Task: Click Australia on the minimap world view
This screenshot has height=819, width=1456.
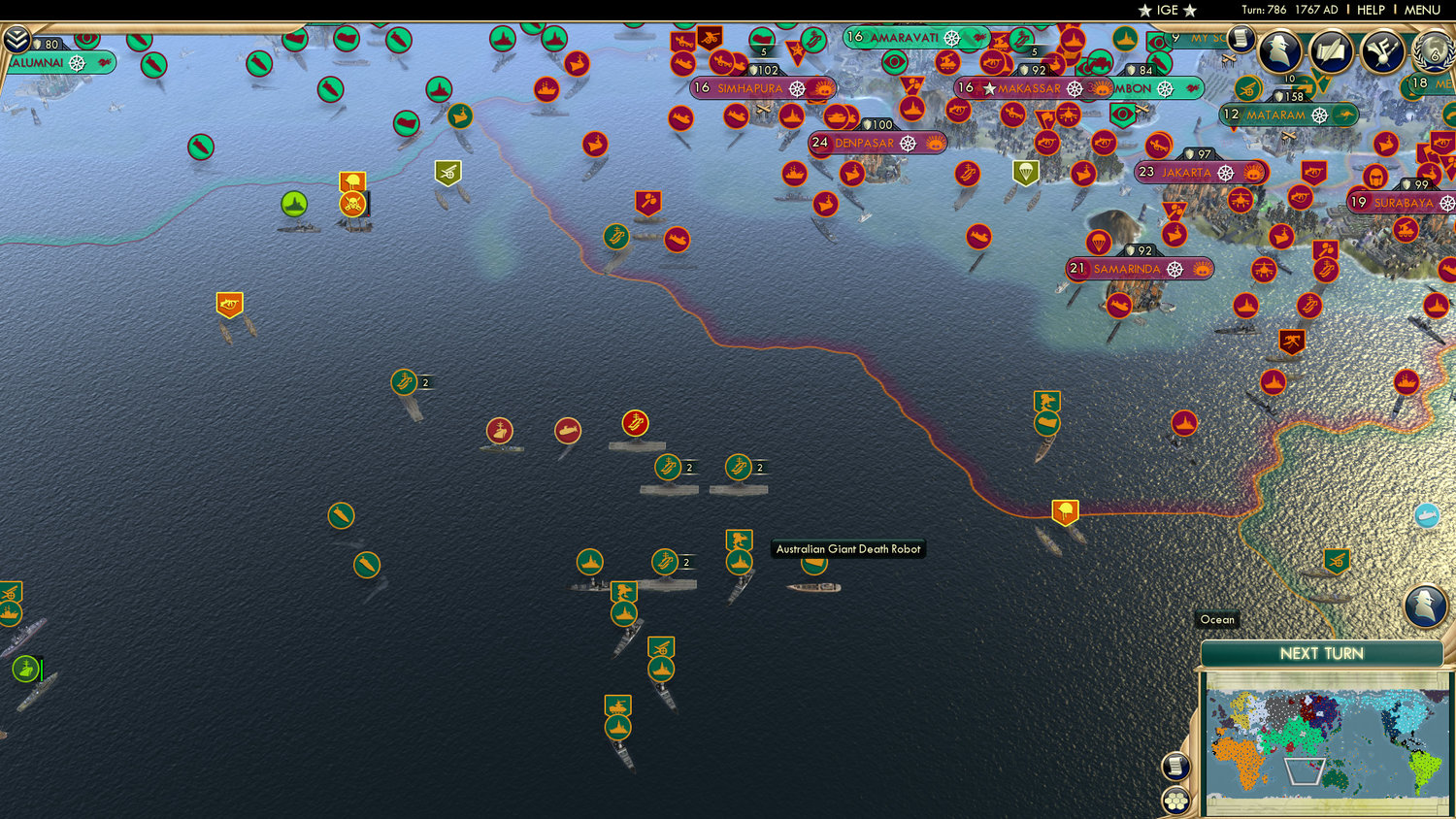Action: point(1337,776)
